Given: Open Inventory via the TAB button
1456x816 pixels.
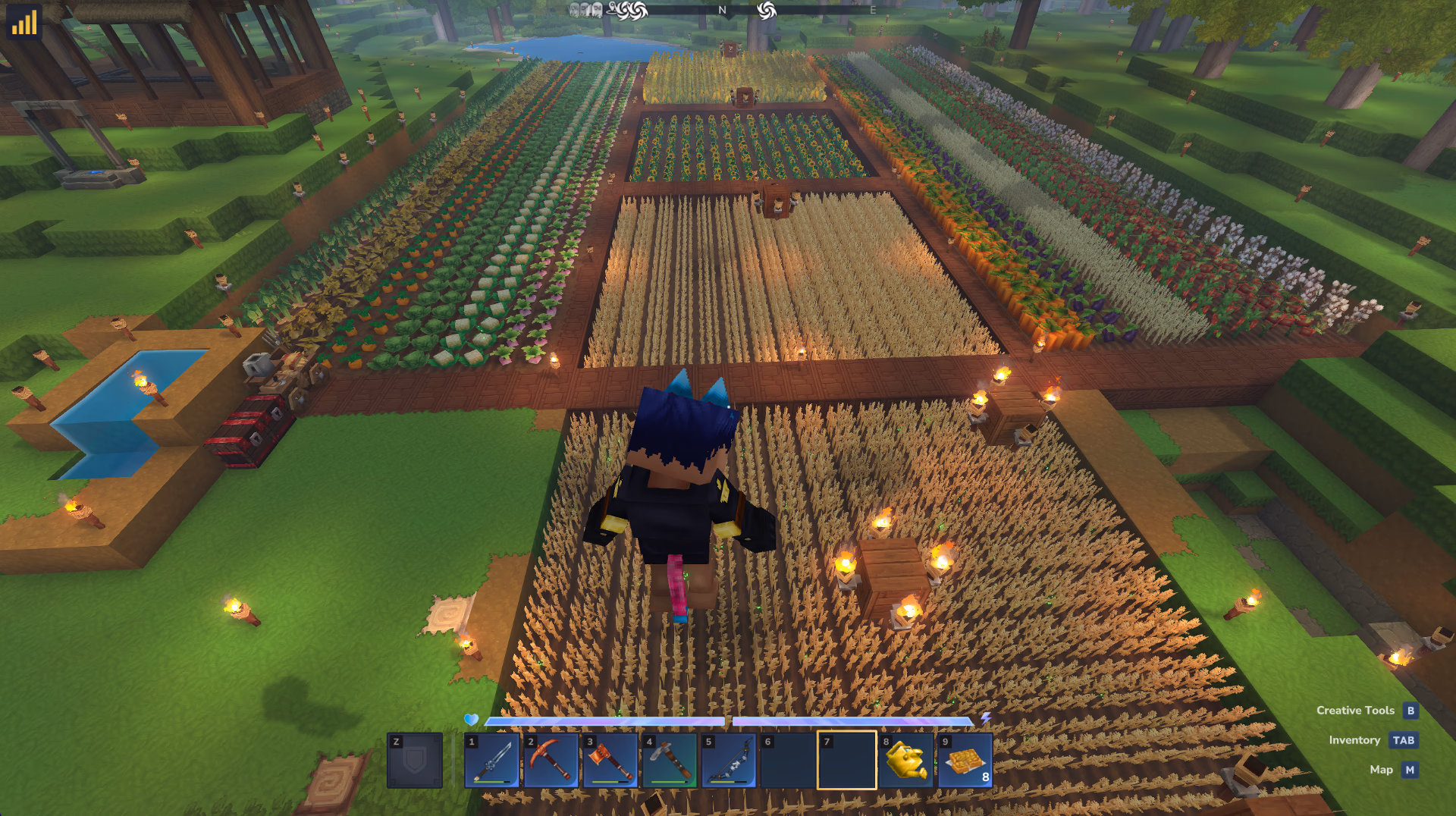Looking at the screenshot, I should [1404, 740].
